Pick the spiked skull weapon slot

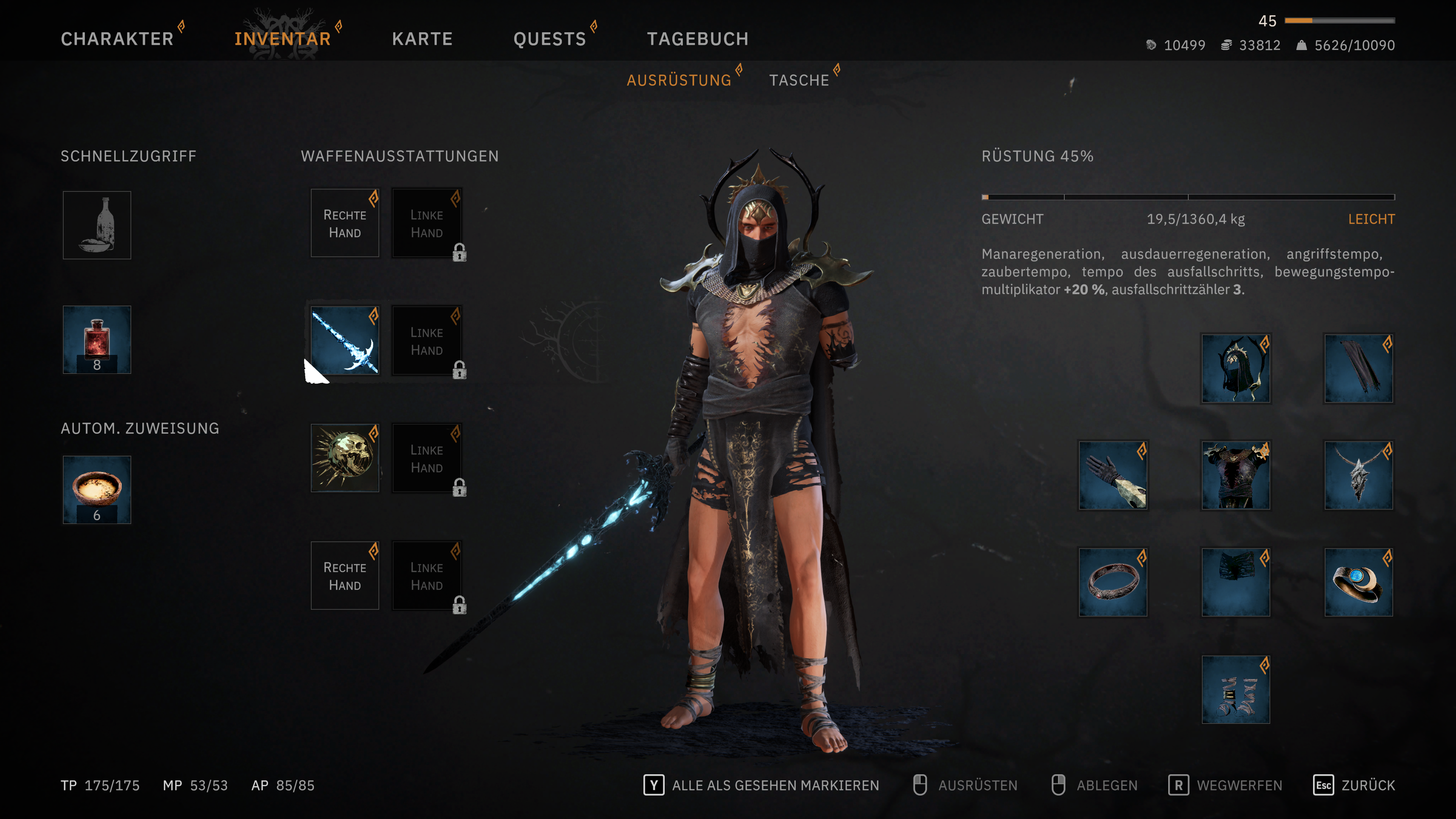pyautogui.click(x=345, y=458)
